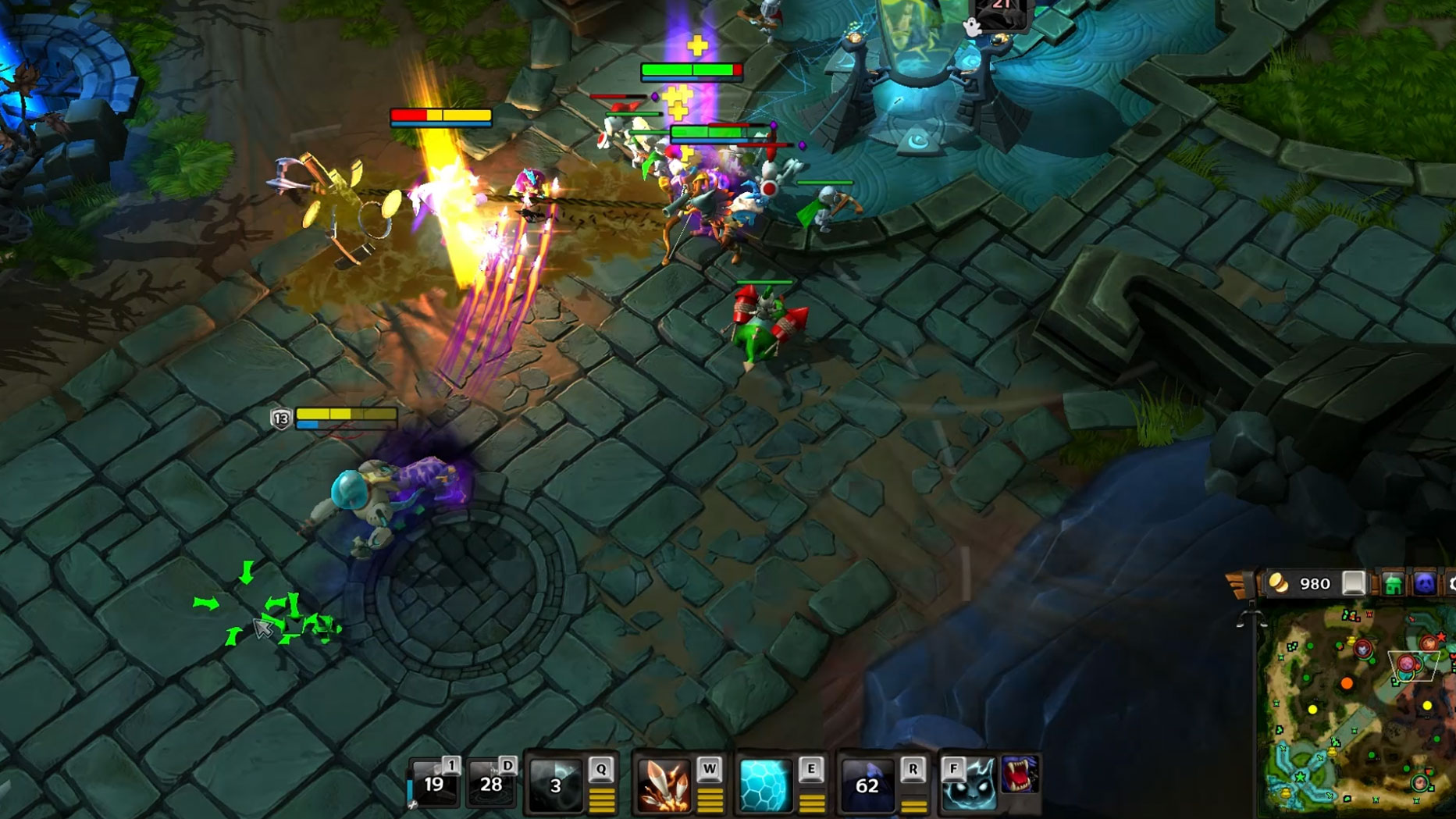Viewport: 1456px width, 819px height.
Task: Click the blue panda icon
Action: tap(1425, 584)
